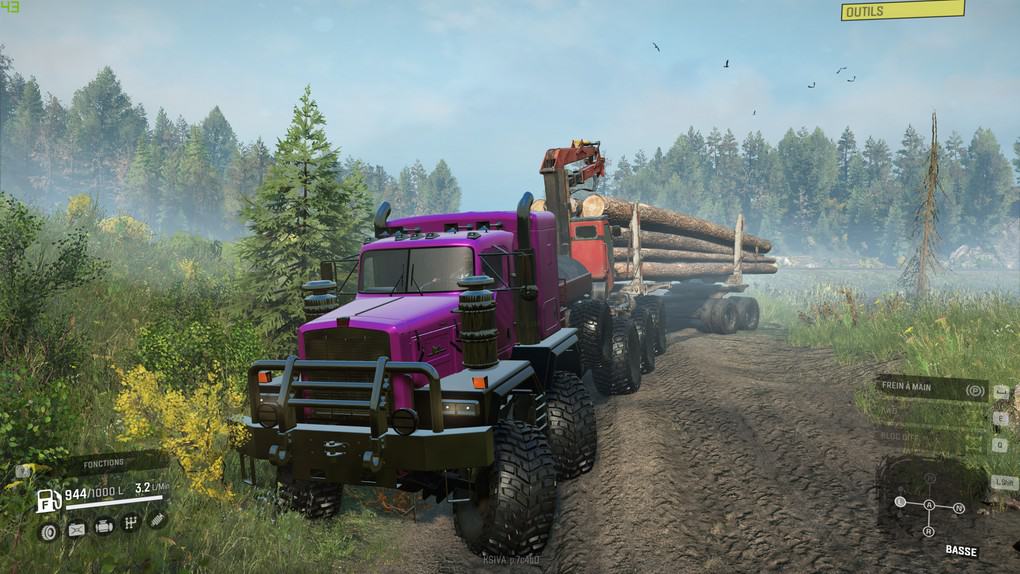1020x574 pixels.
Task: Open the OUTILS panel
Action: point(901,11)
